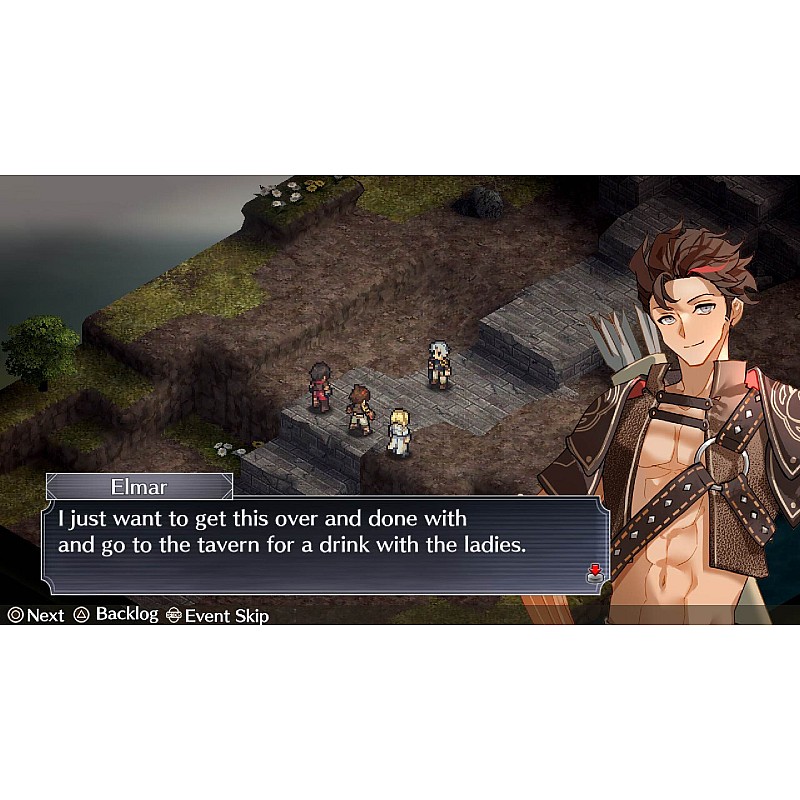Screen dimensions: 800x800
Task: Advance dialogue with the red arrow indicator
Action: (593, 573)
